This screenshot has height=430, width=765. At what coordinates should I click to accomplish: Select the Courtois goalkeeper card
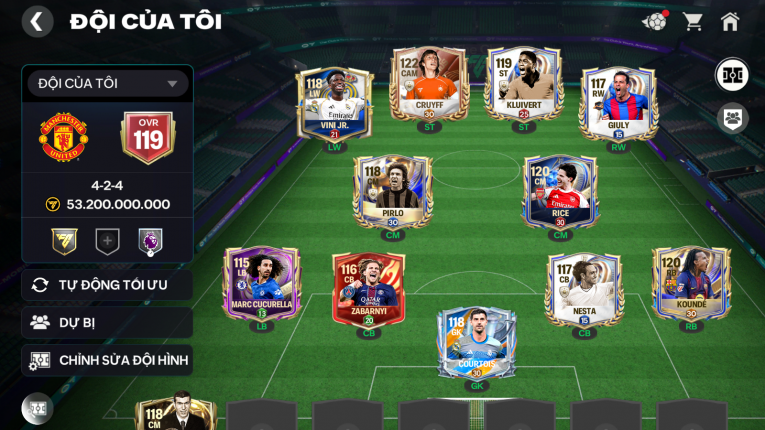click(x=476, y=341)
